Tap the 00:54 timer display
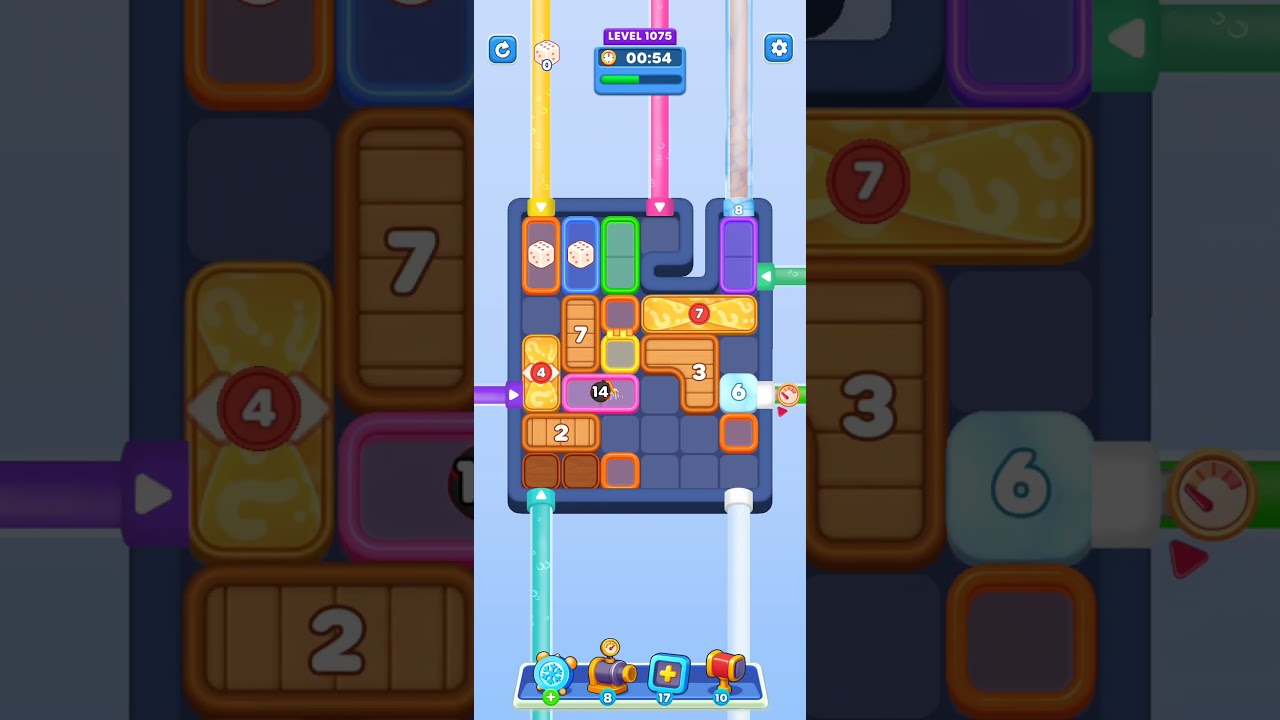Image resolution: width=1280 pixels, height=720 pixels. (x=648, y=58)
